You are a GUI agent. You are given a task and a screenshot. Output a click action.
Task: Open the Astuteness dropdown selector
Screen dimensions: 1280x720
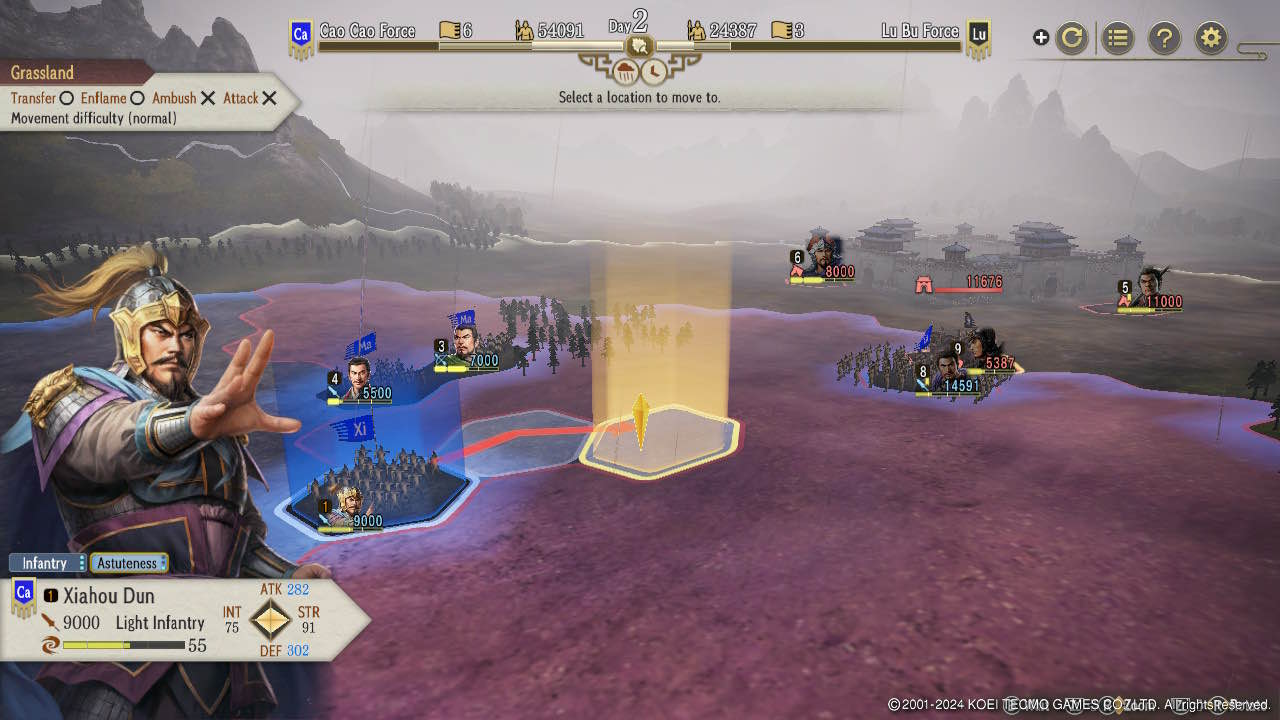(128, 563)
